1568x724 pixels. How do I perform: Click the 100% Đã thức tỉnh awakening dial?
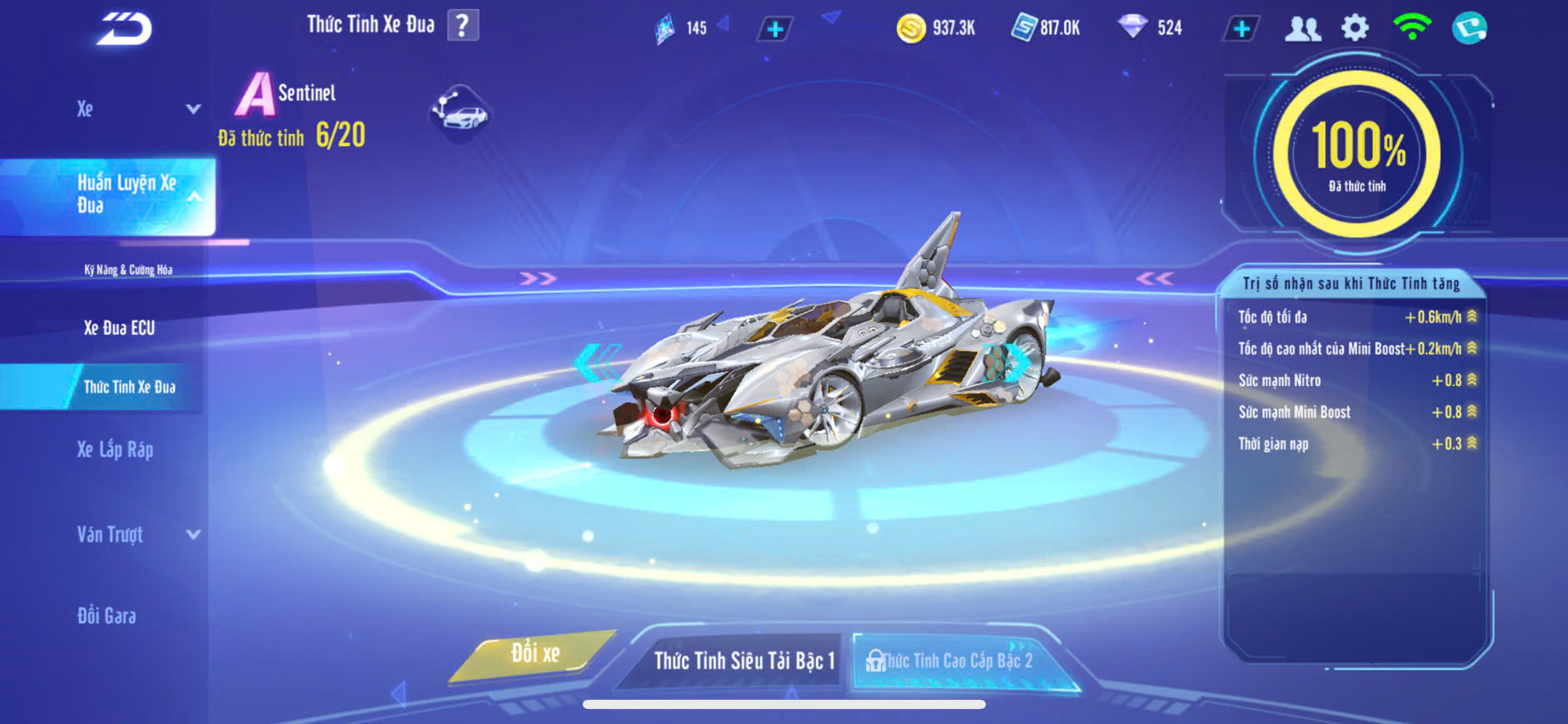1357,154
